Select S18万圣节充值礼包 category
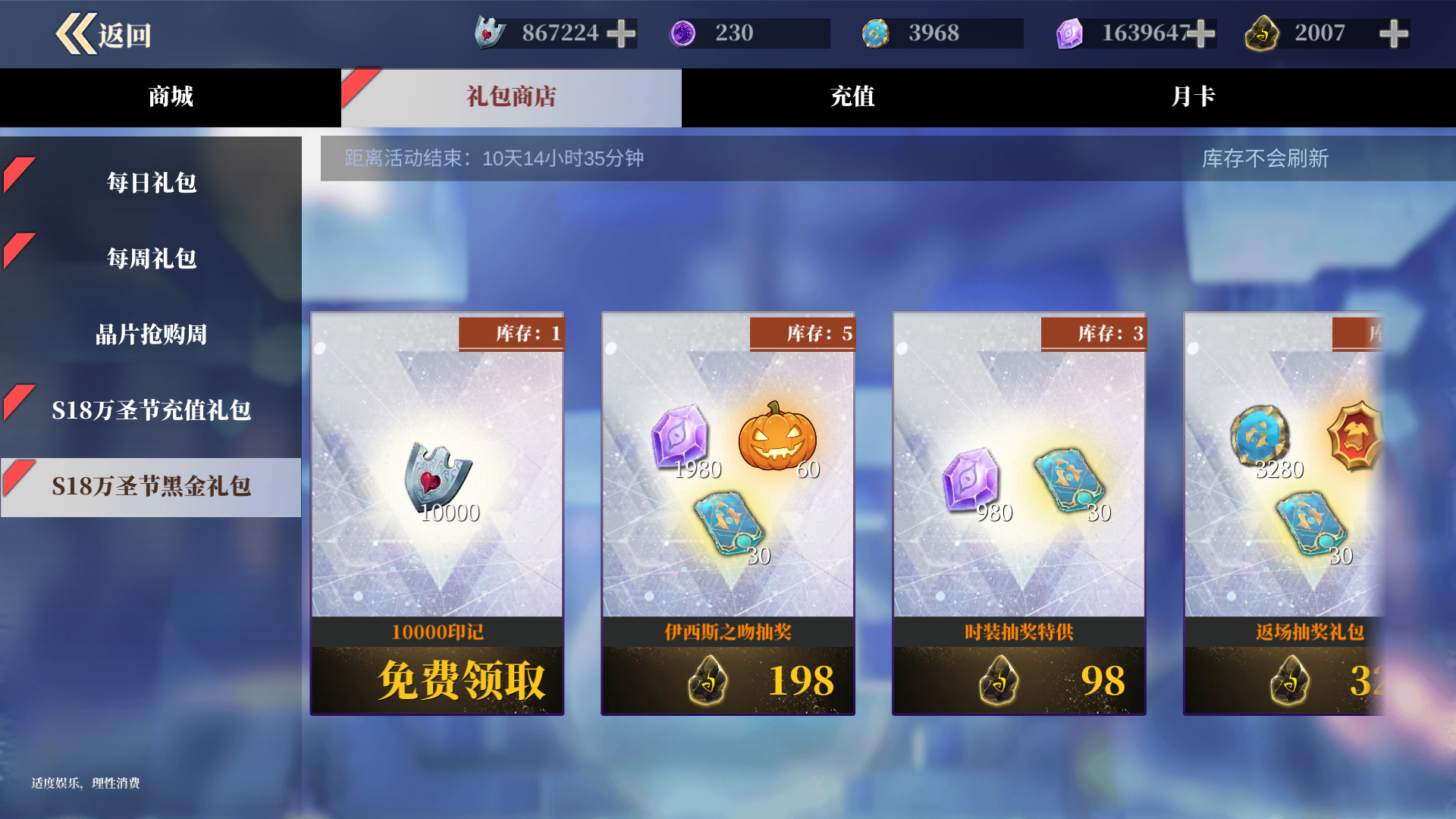1456x819 pixels. coord(151,410)
